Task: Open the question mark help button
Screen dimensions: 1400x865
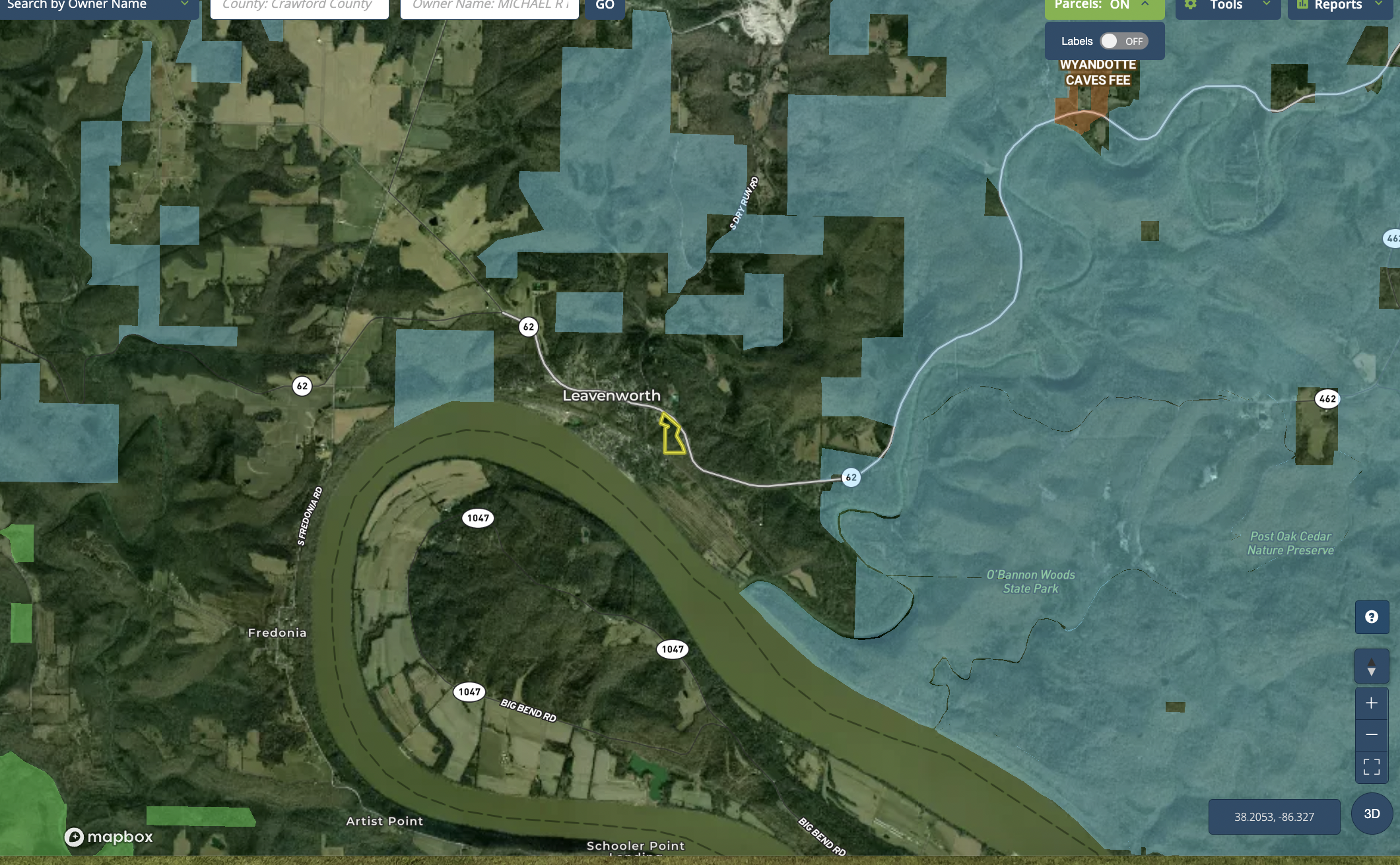Action: [x=1372, y=617]
